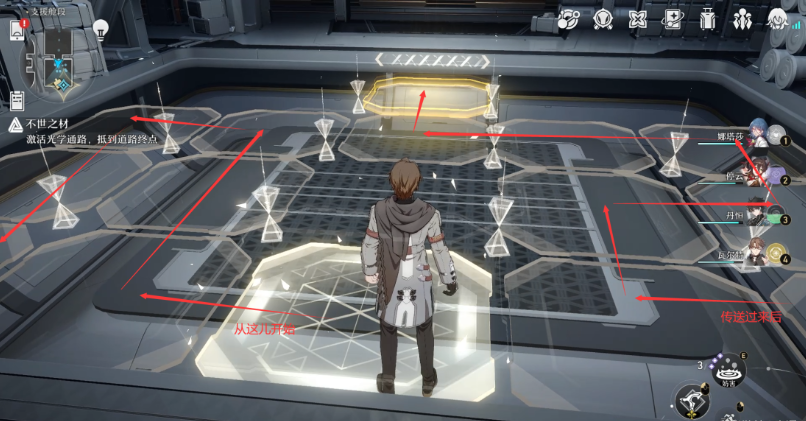Open the mission log clipboard icon
Screen dimensions: 806x421
tap(17, 100)
